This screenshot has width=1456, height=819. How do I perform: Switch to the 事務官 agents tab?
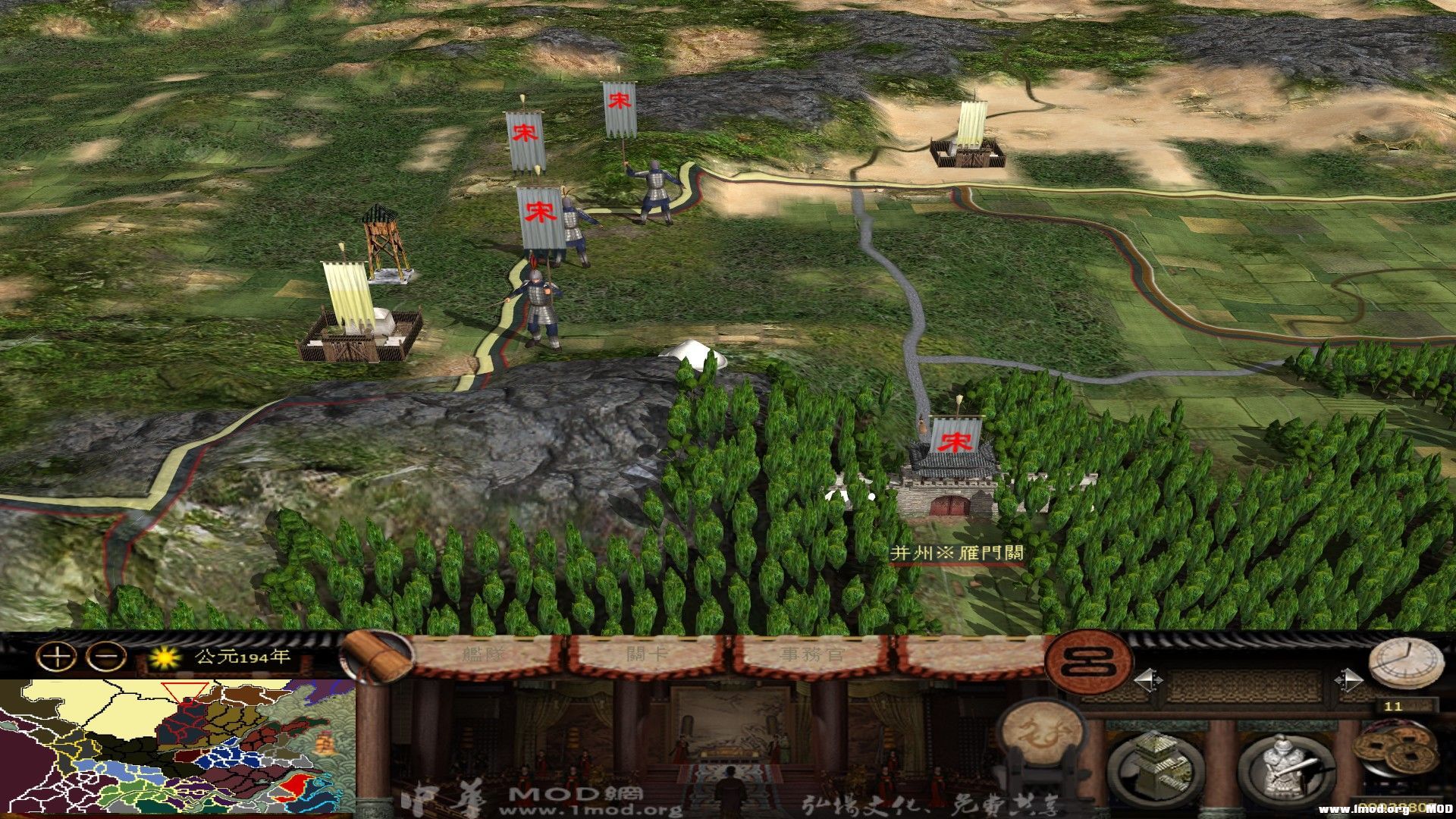click(x=811, y=654)
